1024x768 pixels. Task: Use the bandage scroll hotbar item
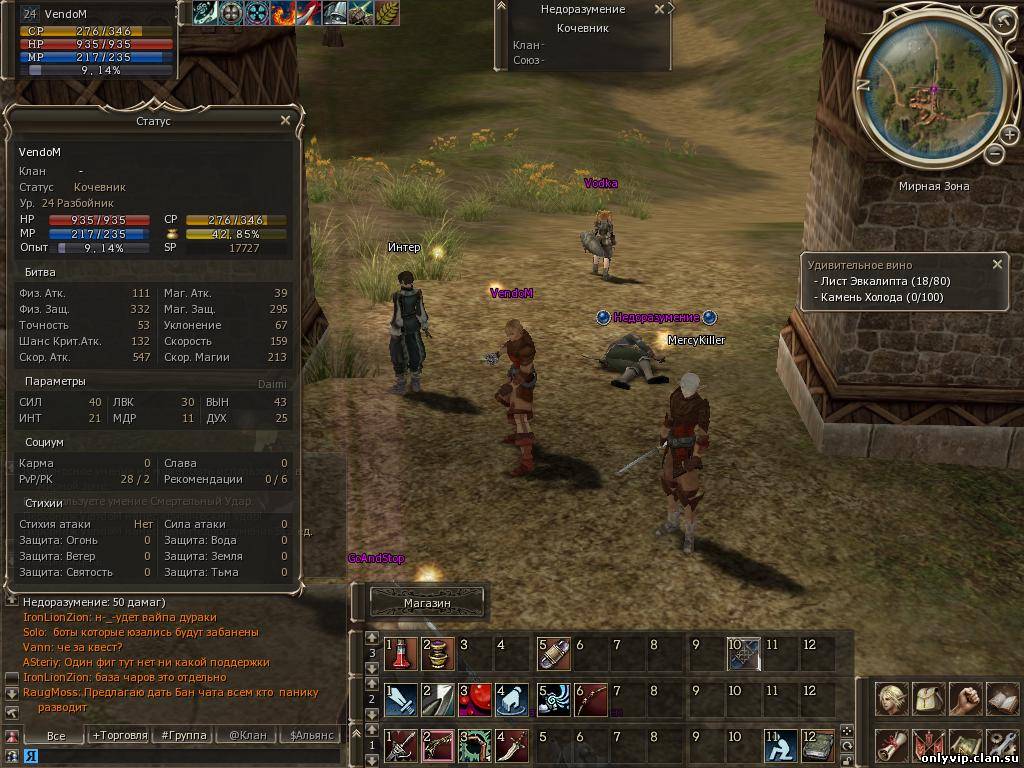coord(554,653)
